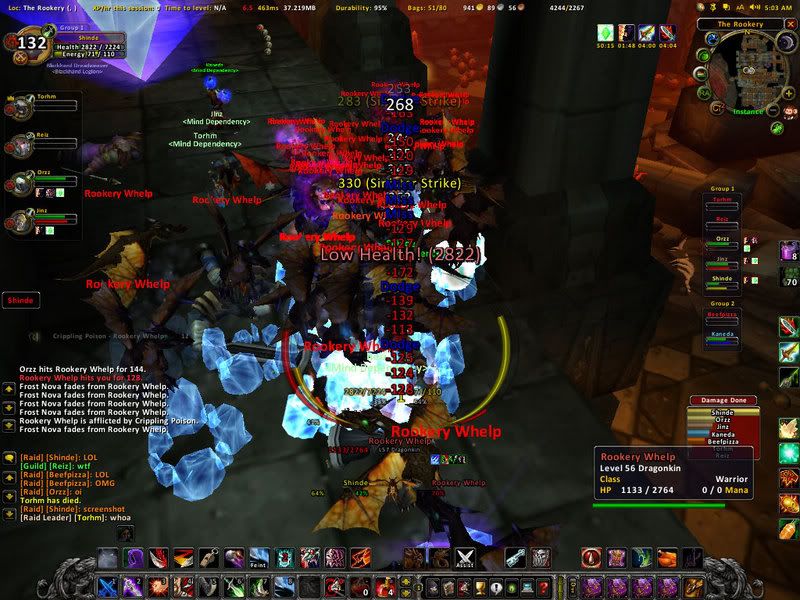
Task: Click the green crystal buff icon
Action: [604, 33]
